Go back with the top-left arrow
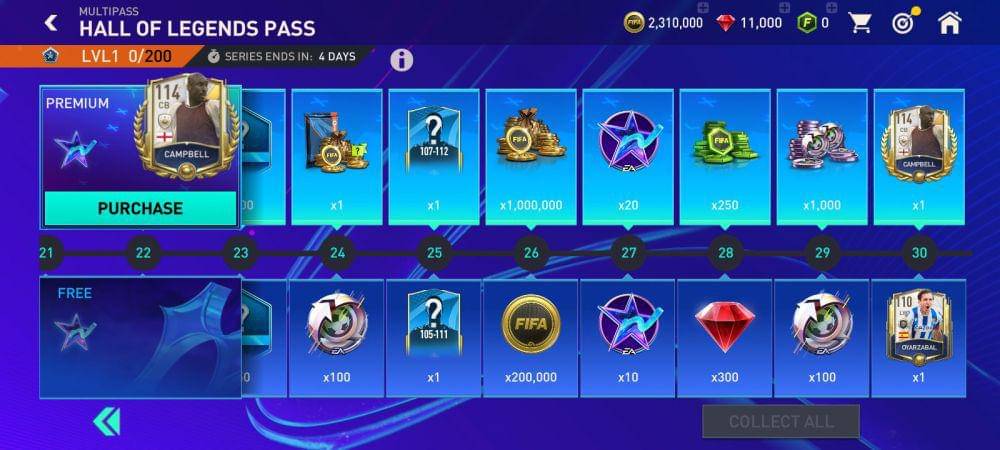1000x450 pixels. (50, 22)
